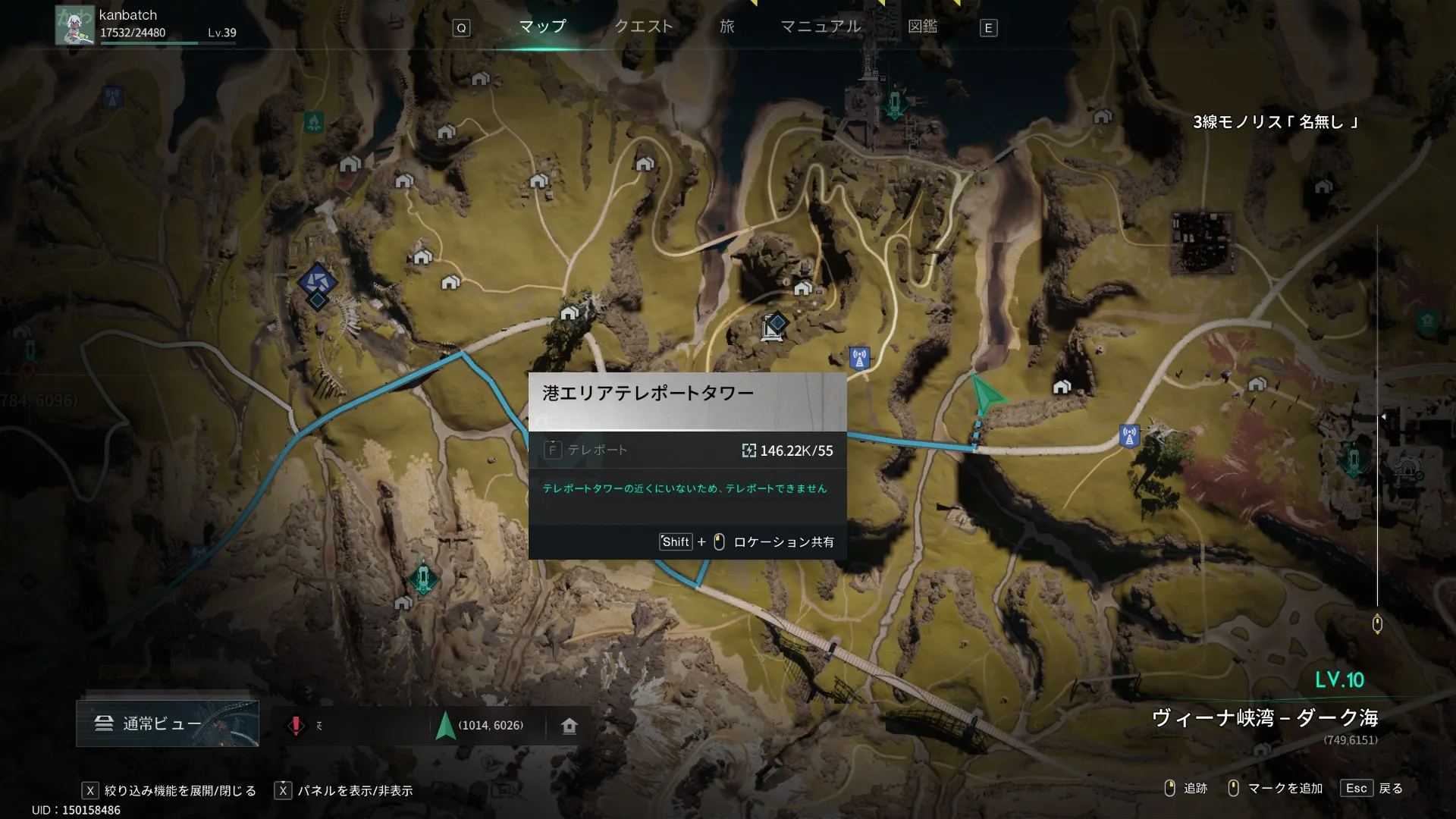Select the マニュアル tab
Viewport: 1456px width, 819px height.
click(x=821, y=27)
